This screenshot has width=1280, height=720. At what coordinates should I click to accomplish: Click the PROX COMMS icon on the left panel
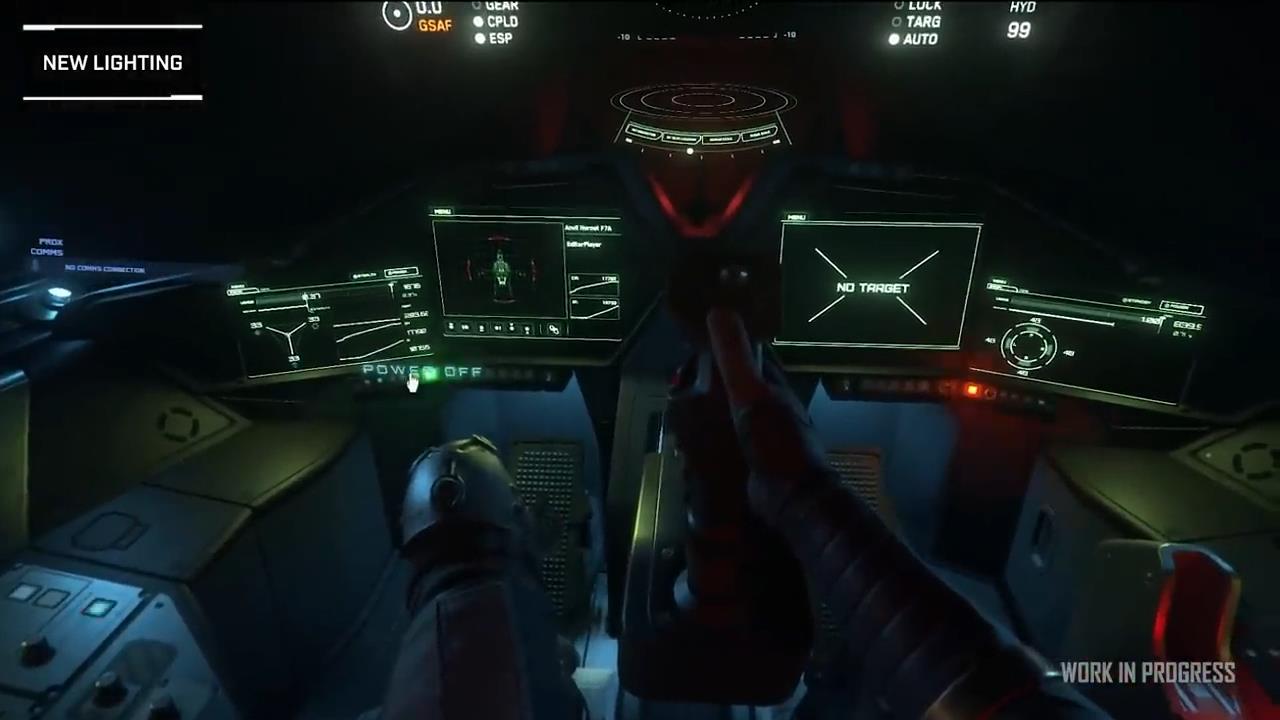click(x=47, y=248)
